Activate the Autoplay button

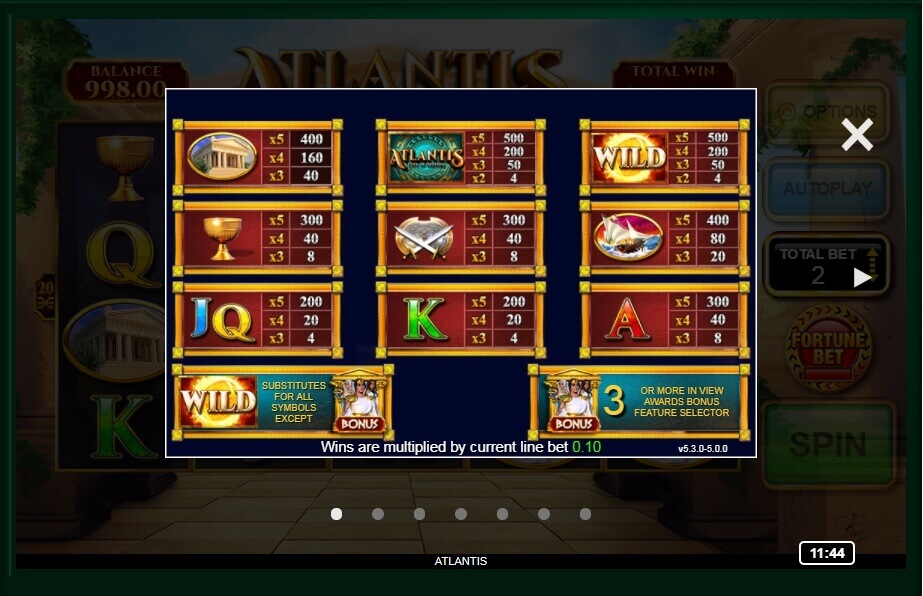827,188
